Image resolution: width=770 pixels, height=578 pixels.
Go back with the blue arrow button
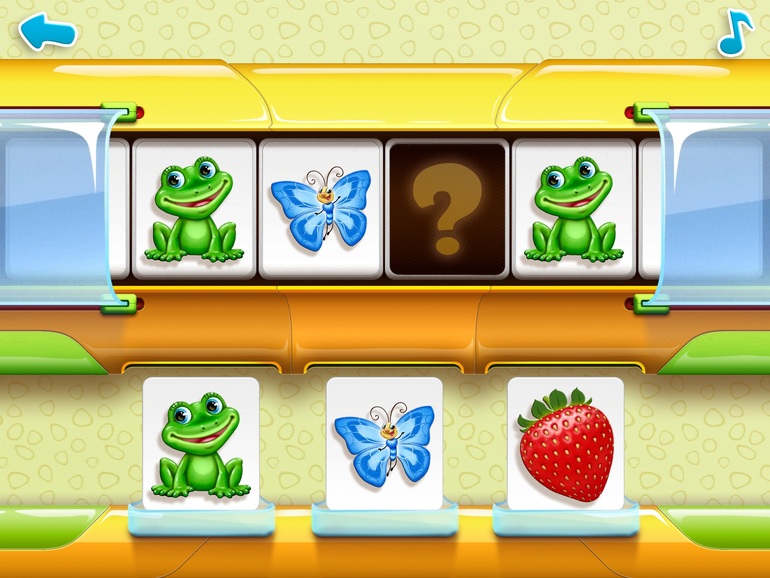coord(48,31)
